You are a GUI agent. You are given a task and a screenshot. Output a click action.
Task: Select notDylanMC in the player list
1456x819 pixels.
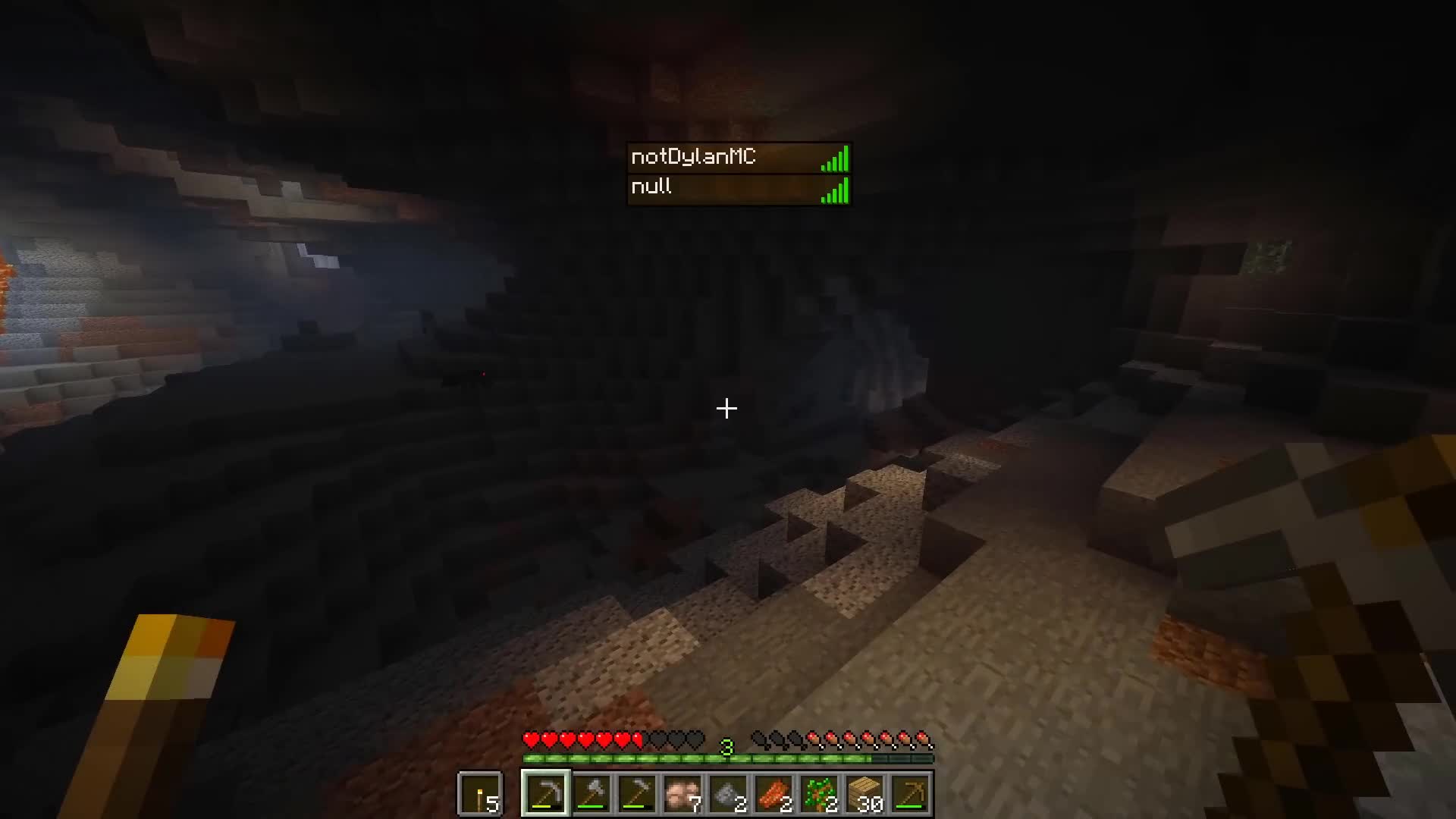694,158
